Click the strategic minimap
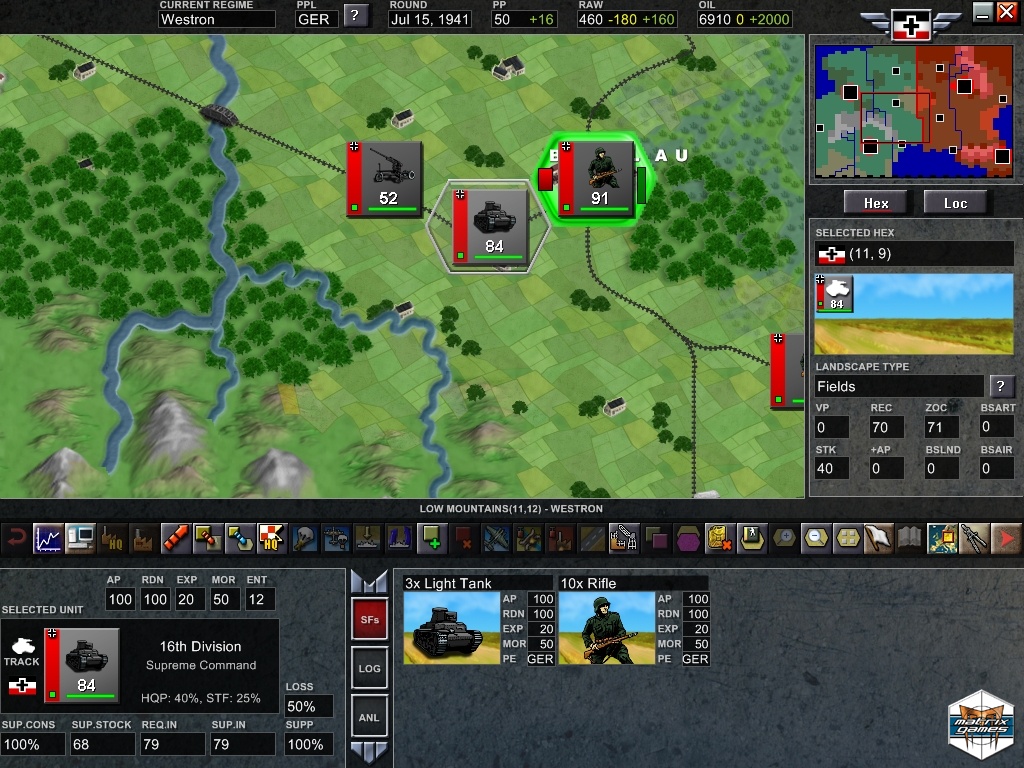Screen dimensions: 1024x768 pyautogui.click(x=912, y=108)
